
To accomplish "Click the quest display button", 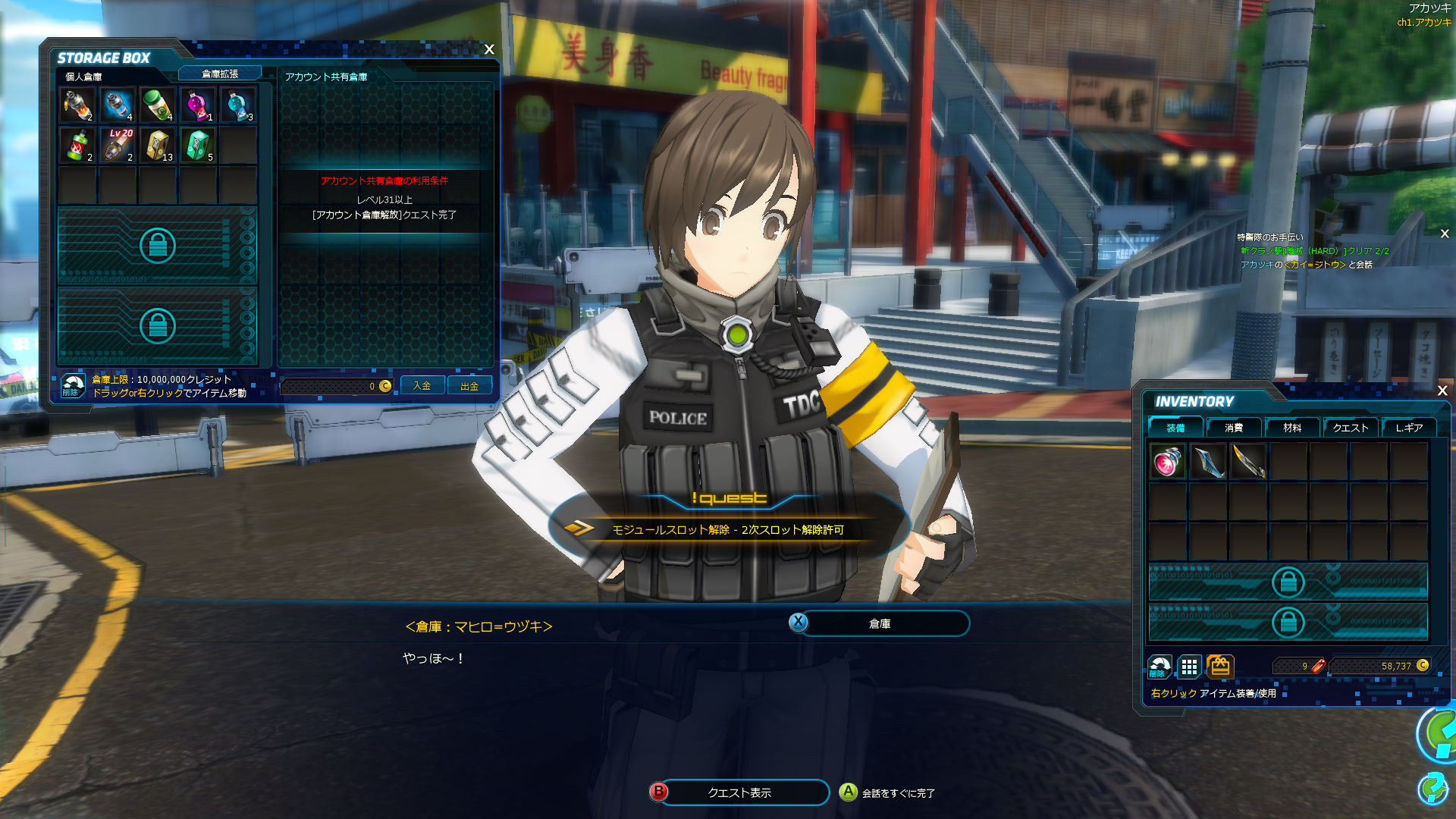I will [739, 792].
